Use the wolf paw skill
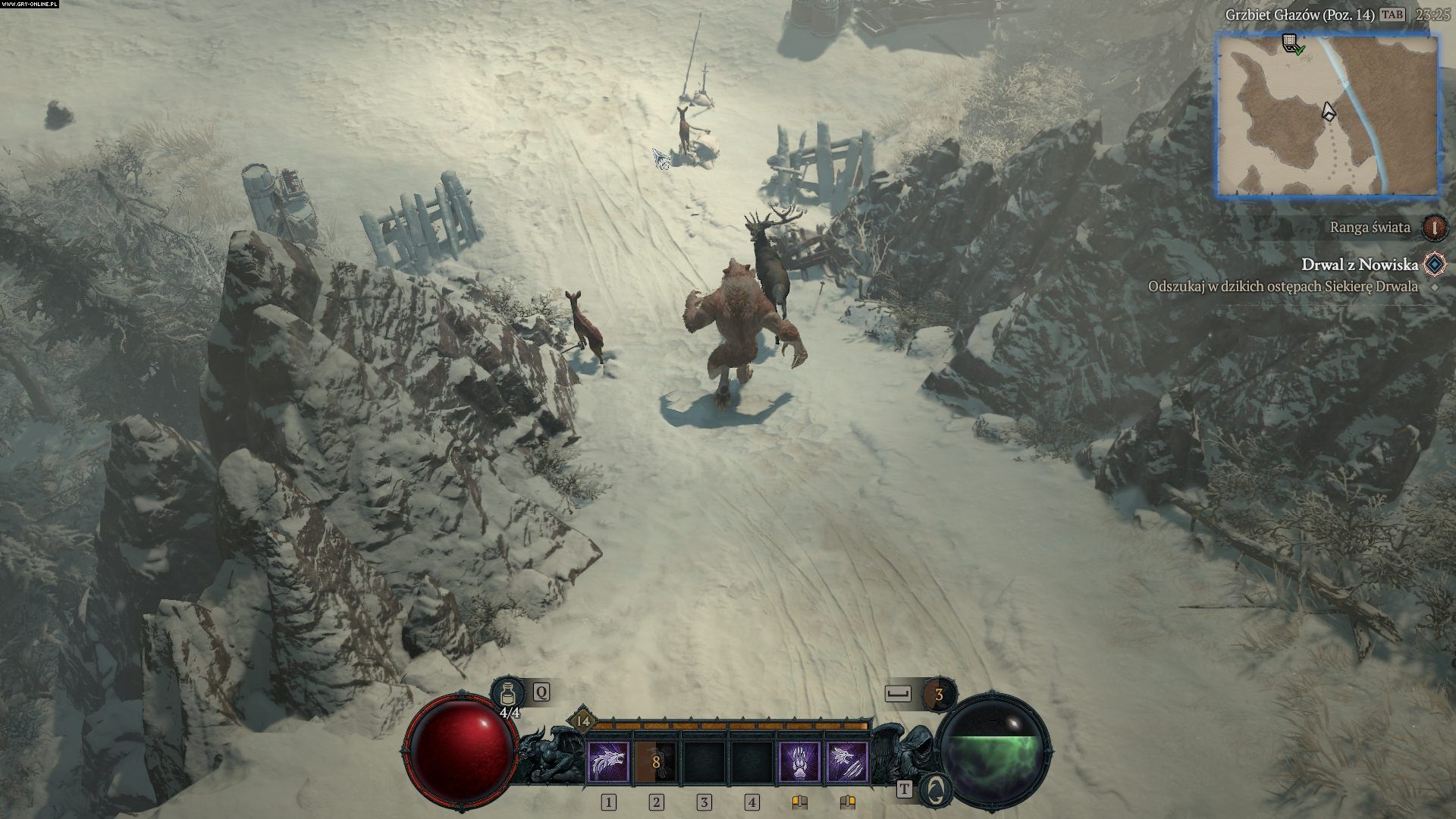The height and width of the screenshot is (819, 1456). click(801, 761)
